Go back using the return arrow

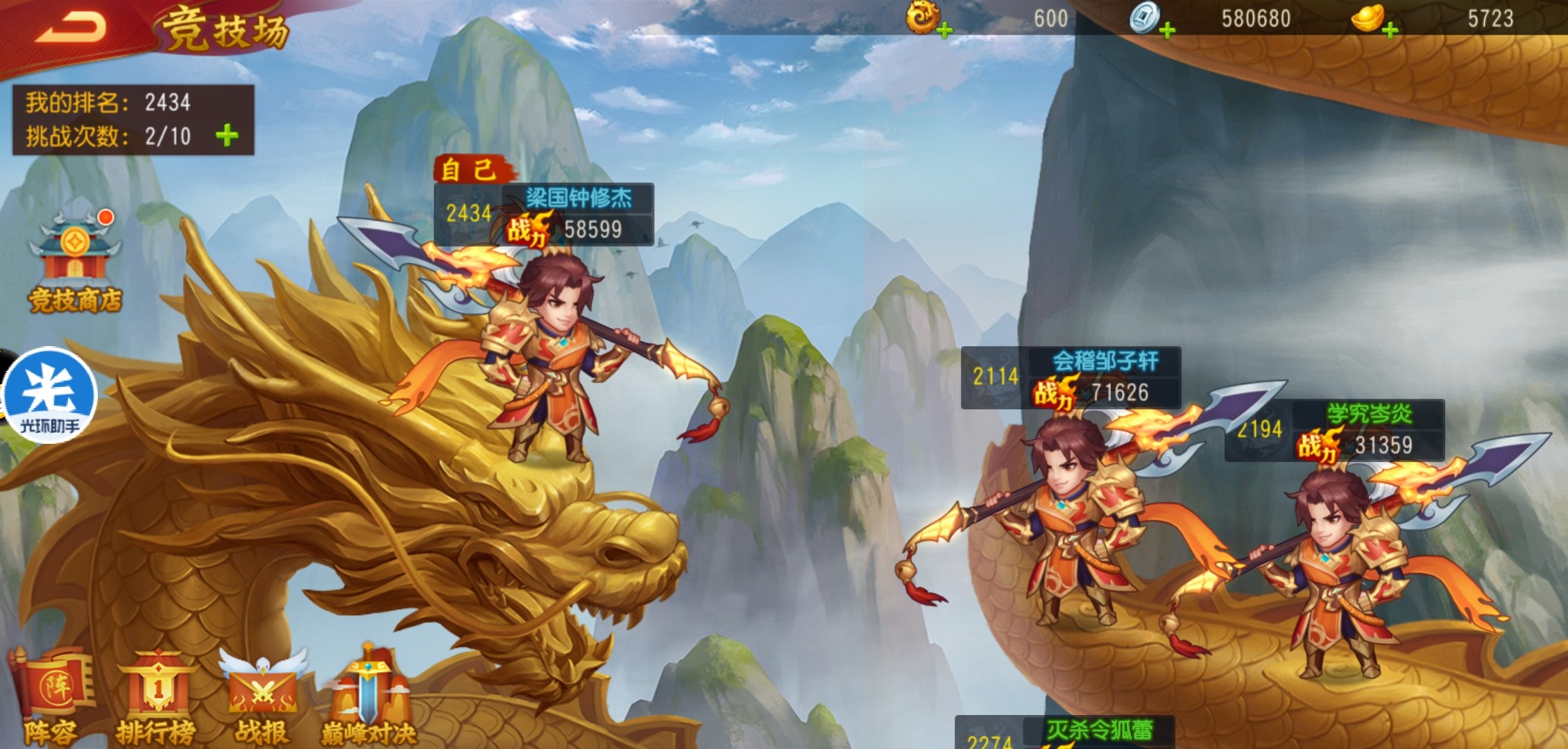[71, 28]
